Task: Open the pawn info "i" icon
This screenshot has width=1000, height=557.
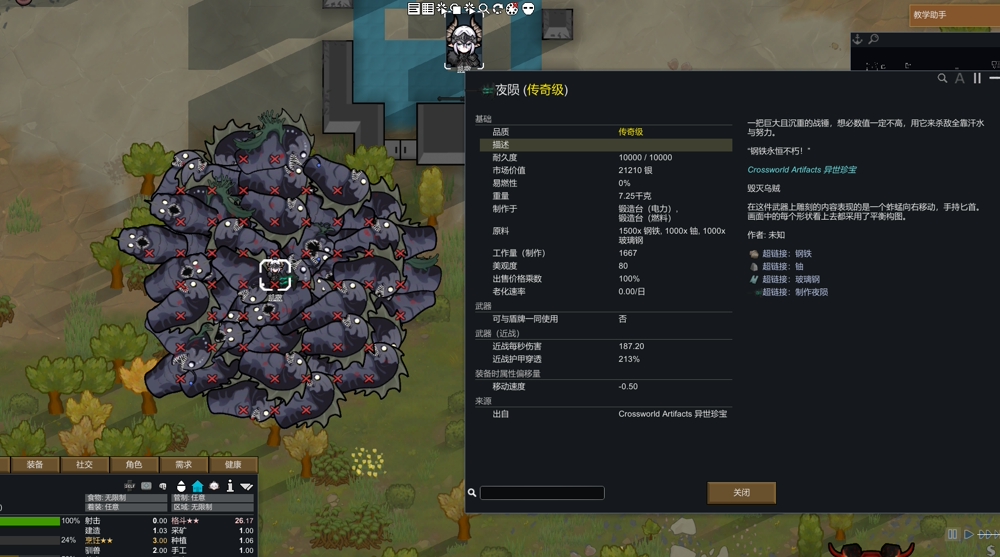Action: [x=230, y=486]
